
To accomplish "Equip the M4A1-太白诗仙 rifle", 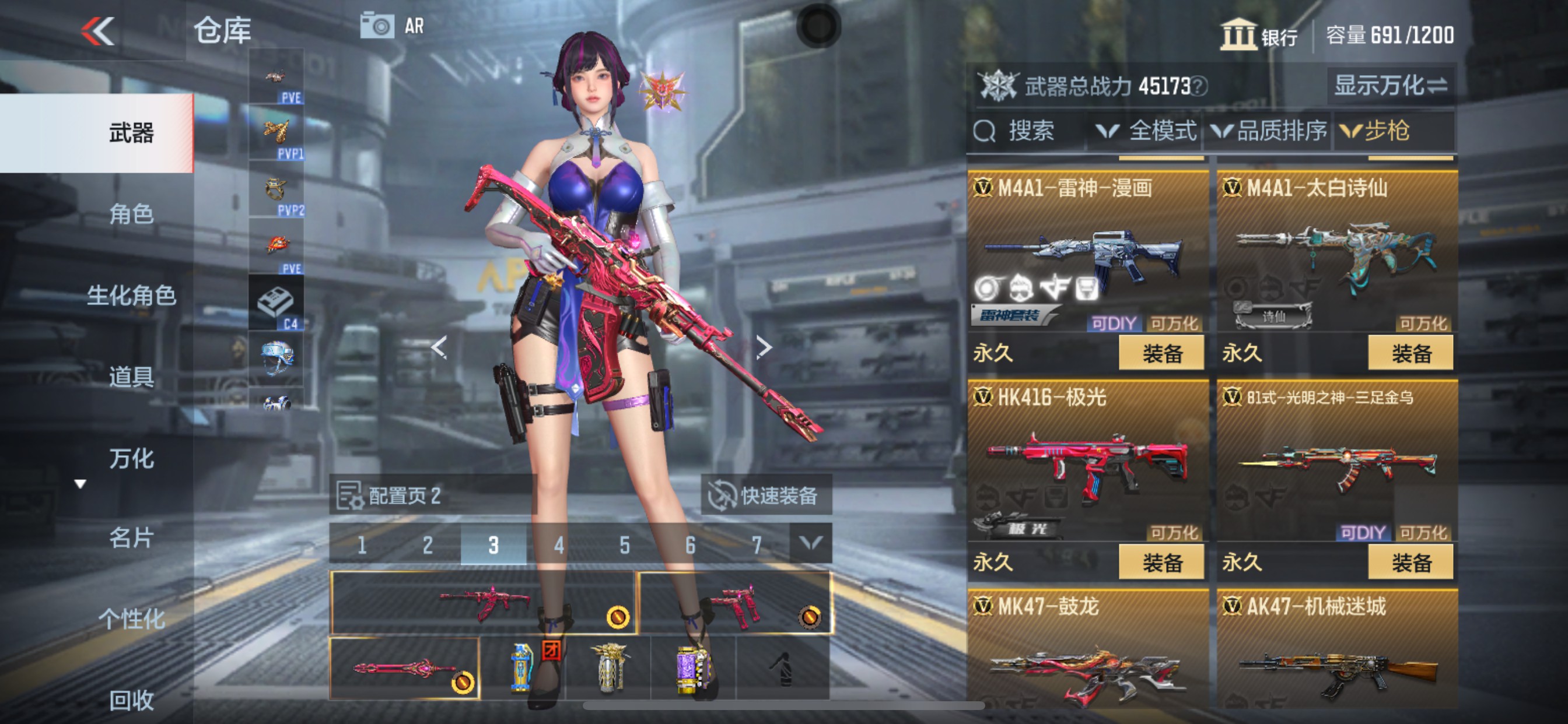I will (x=1410, y=353).
